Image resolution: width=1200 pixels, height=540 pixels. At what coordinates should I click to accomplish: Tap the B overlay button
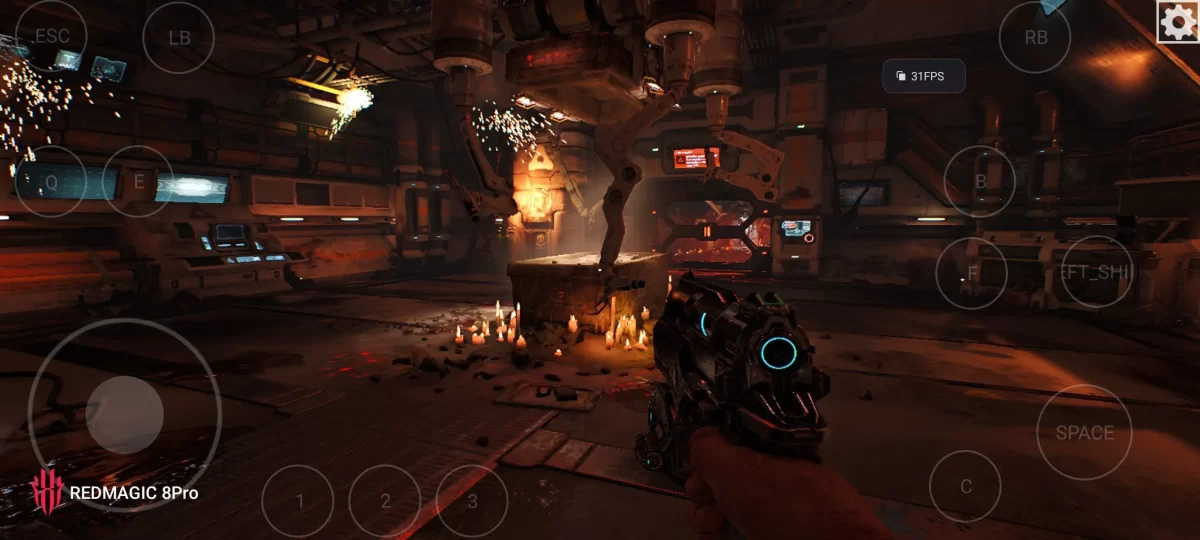click(980, 181)
